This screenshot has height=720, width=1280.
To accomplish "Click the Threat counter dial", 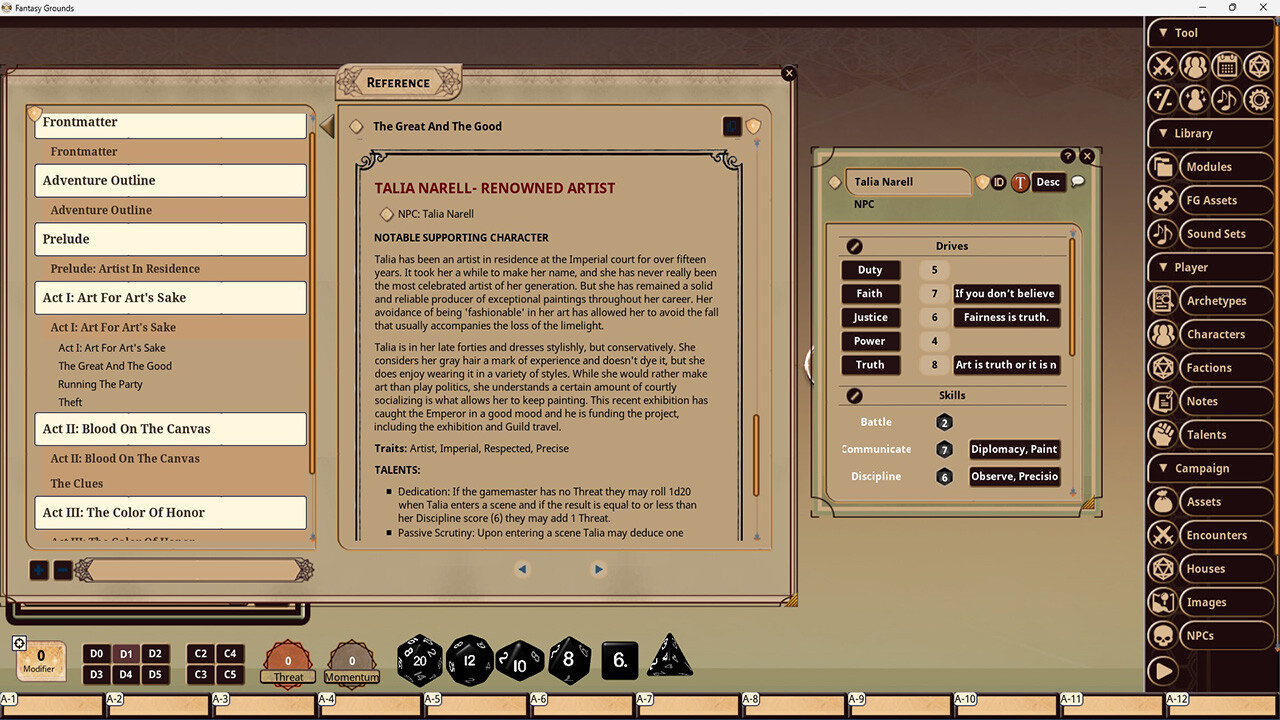I will [288, 661].
